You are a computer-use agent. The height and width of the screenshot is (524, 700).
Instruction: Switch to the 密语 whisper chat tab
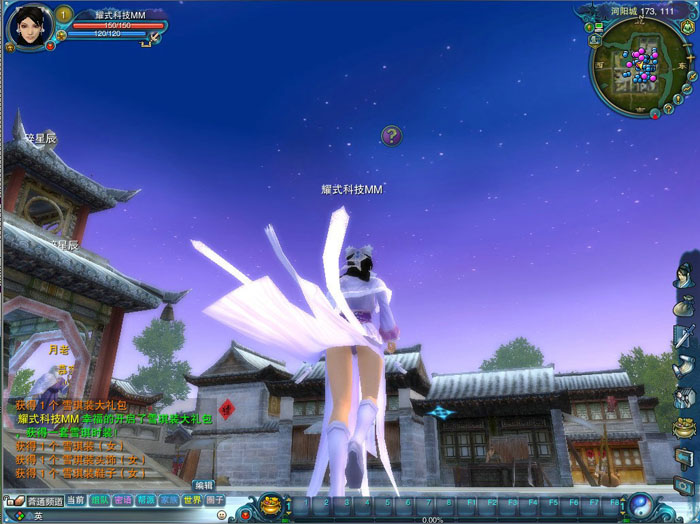[x=123, y=500]
